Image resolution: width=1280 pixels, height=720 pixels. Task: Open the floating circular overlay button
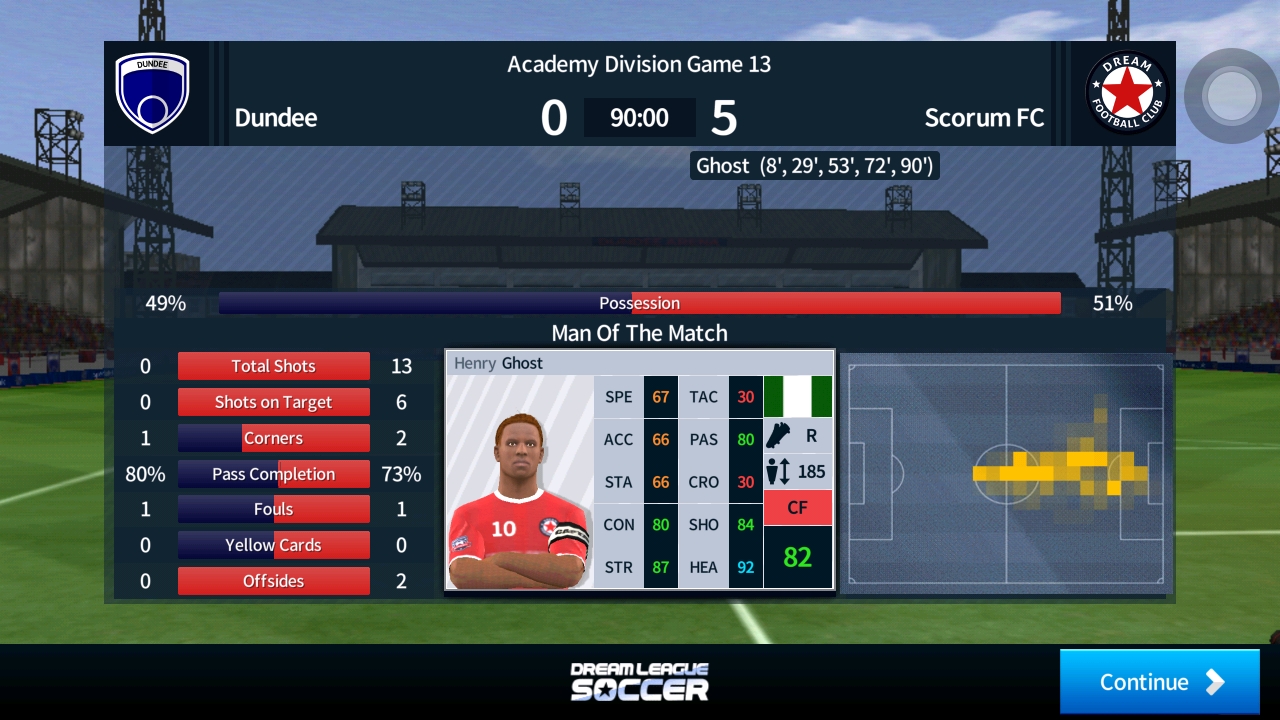1230,96
